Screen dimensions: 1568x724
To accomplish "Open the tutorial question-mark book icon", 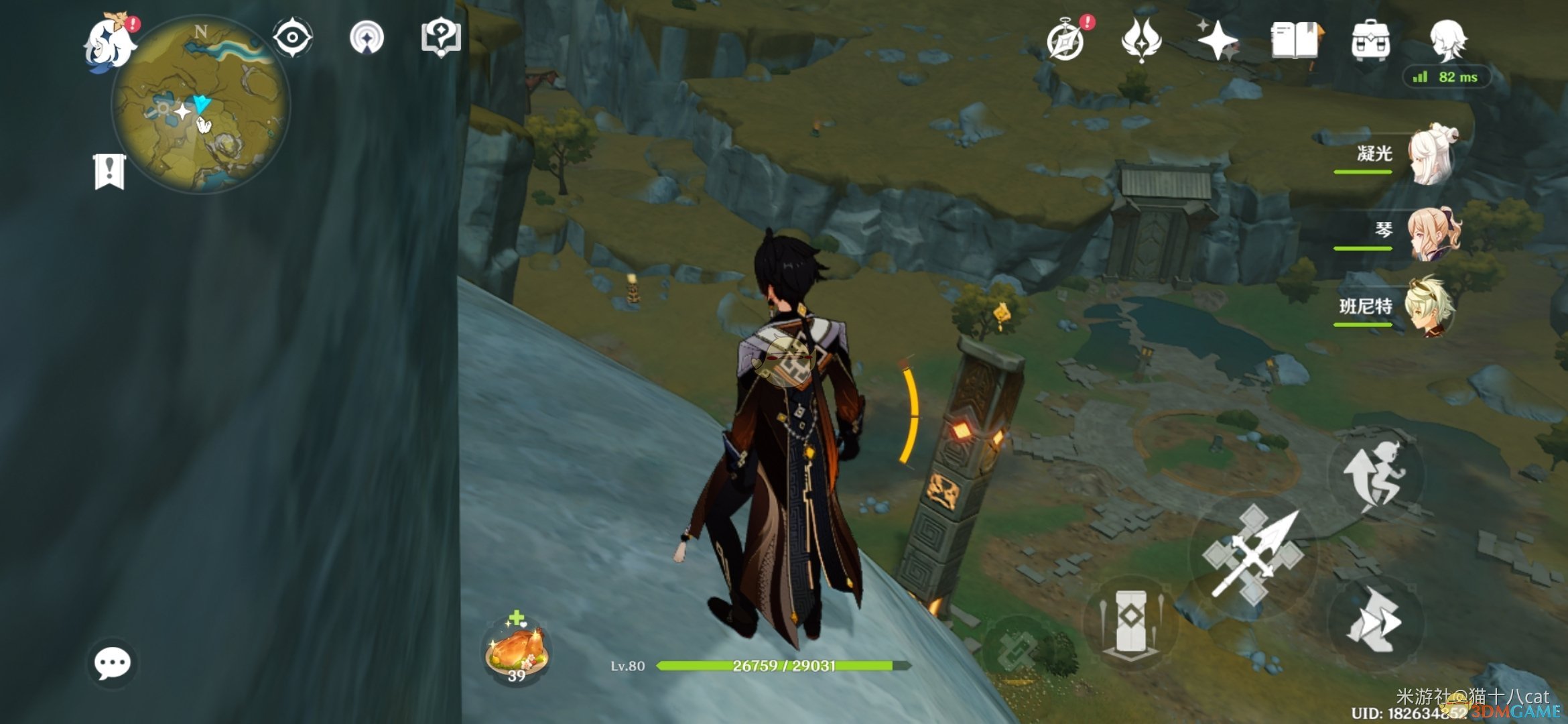I will [440, 38].
